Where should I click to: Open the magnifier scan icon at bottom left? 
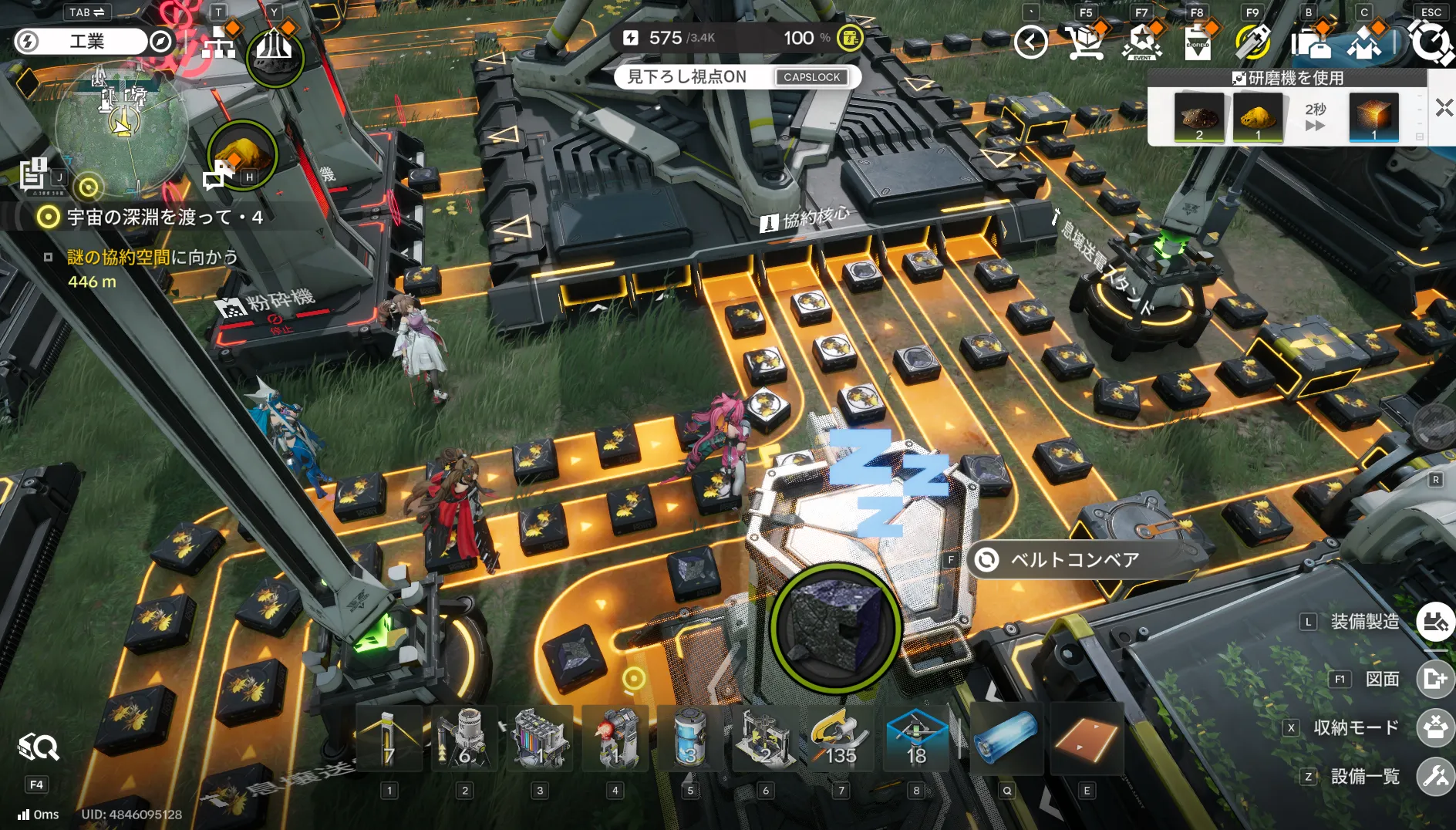pos(38,747)
